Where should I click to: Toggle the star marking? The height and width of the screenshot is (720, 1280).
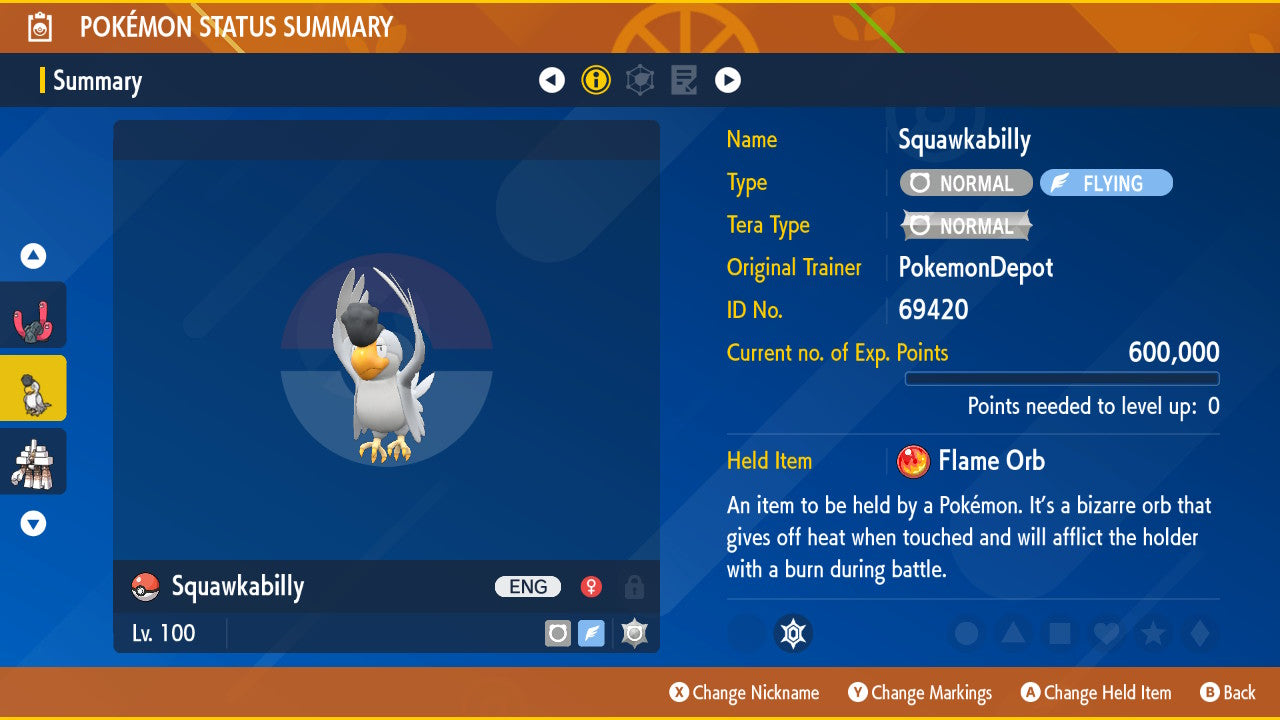pos(1152,633)
